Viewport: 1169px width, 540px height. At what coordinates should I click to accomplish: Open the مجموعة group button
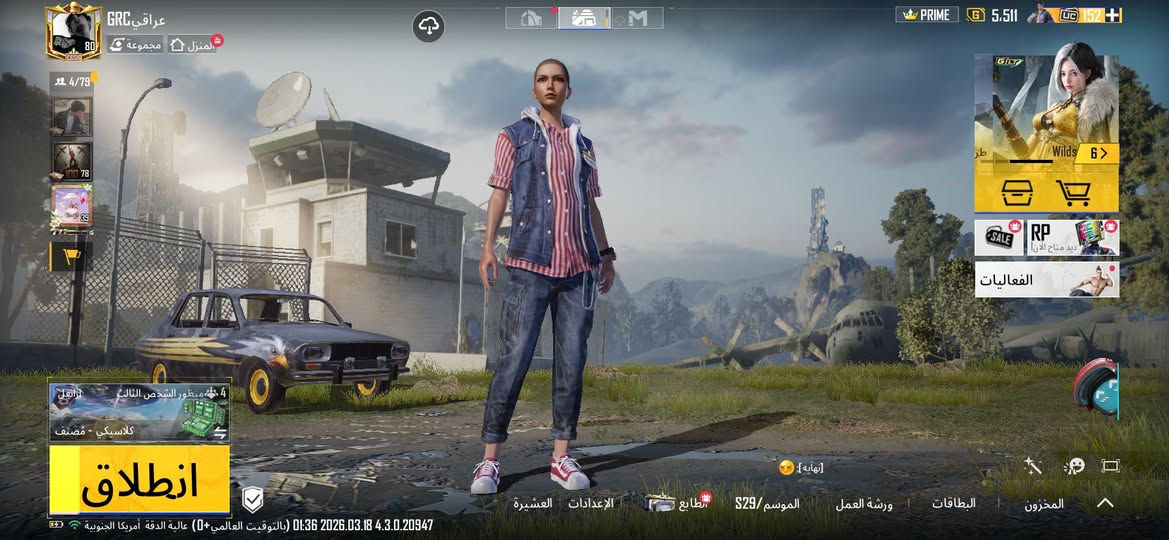coord(135,45)
